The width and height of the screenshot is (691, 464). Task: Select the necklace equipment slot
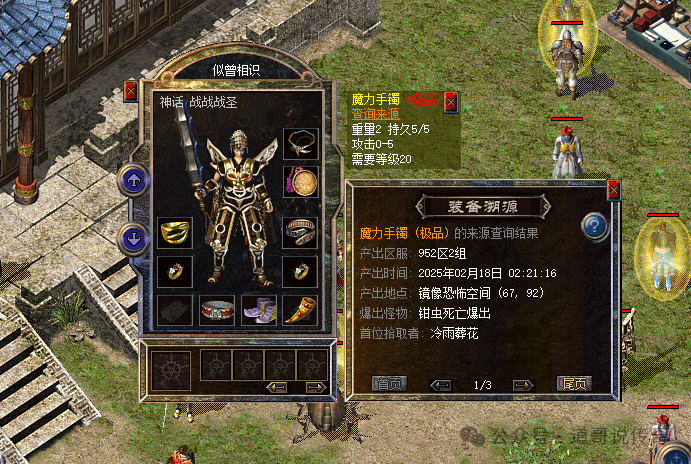(300, 144)
